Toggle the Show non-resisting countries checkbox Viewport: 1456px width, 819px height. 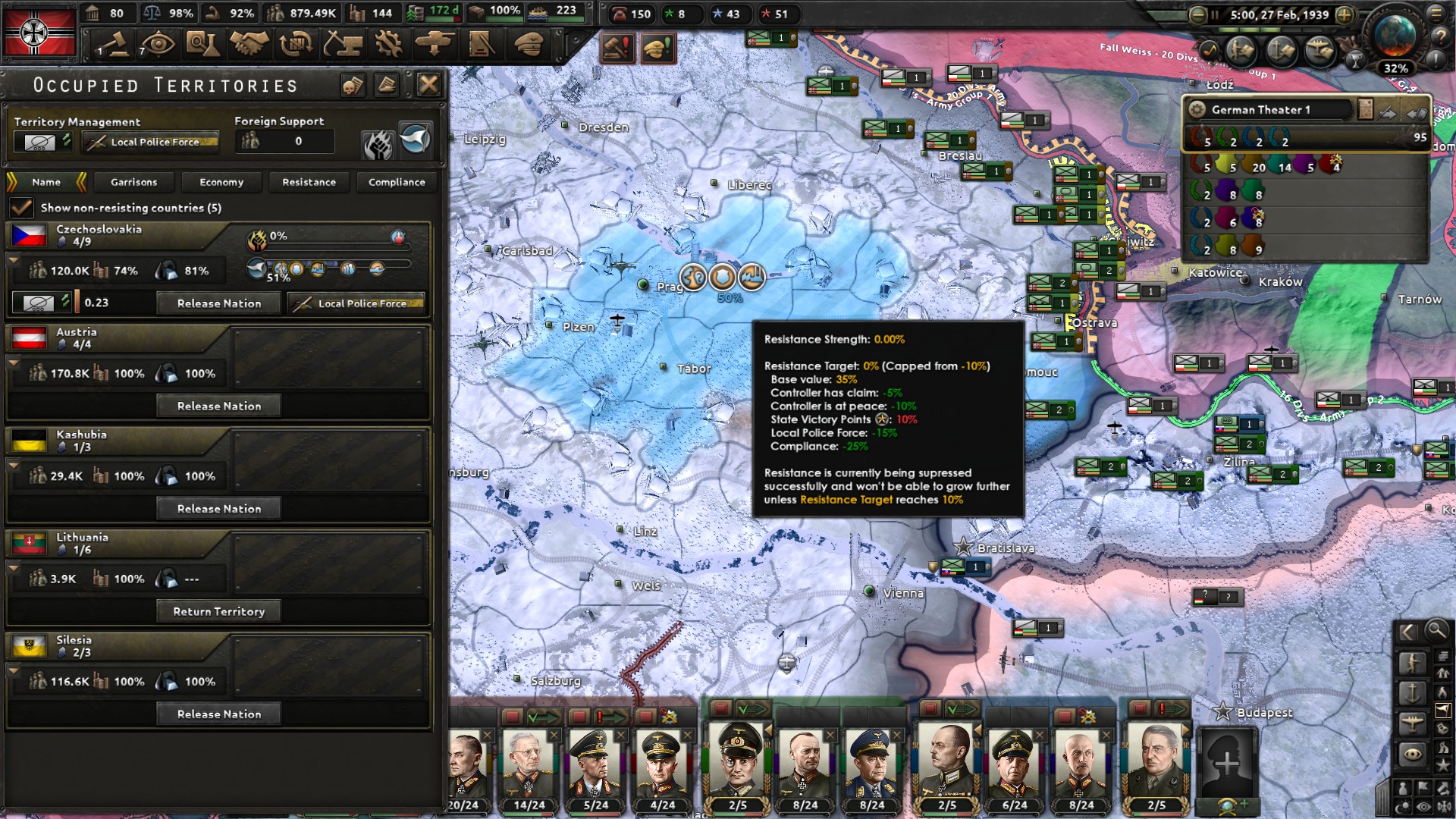point(19,207)
